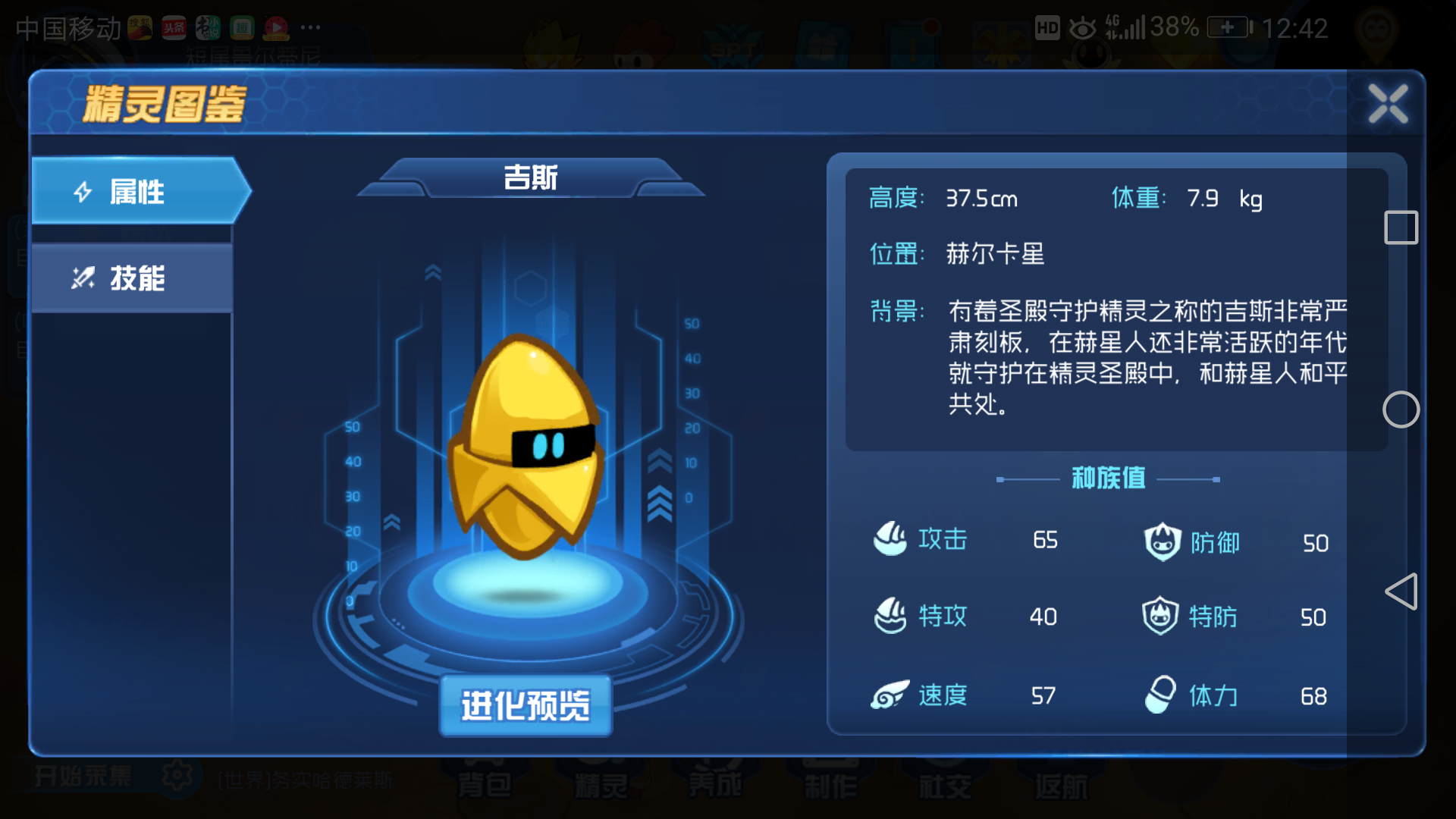Open the 精灵 sprite menu icon
The width and height of the screenshot is (1456, 819).
pos(603,781)
